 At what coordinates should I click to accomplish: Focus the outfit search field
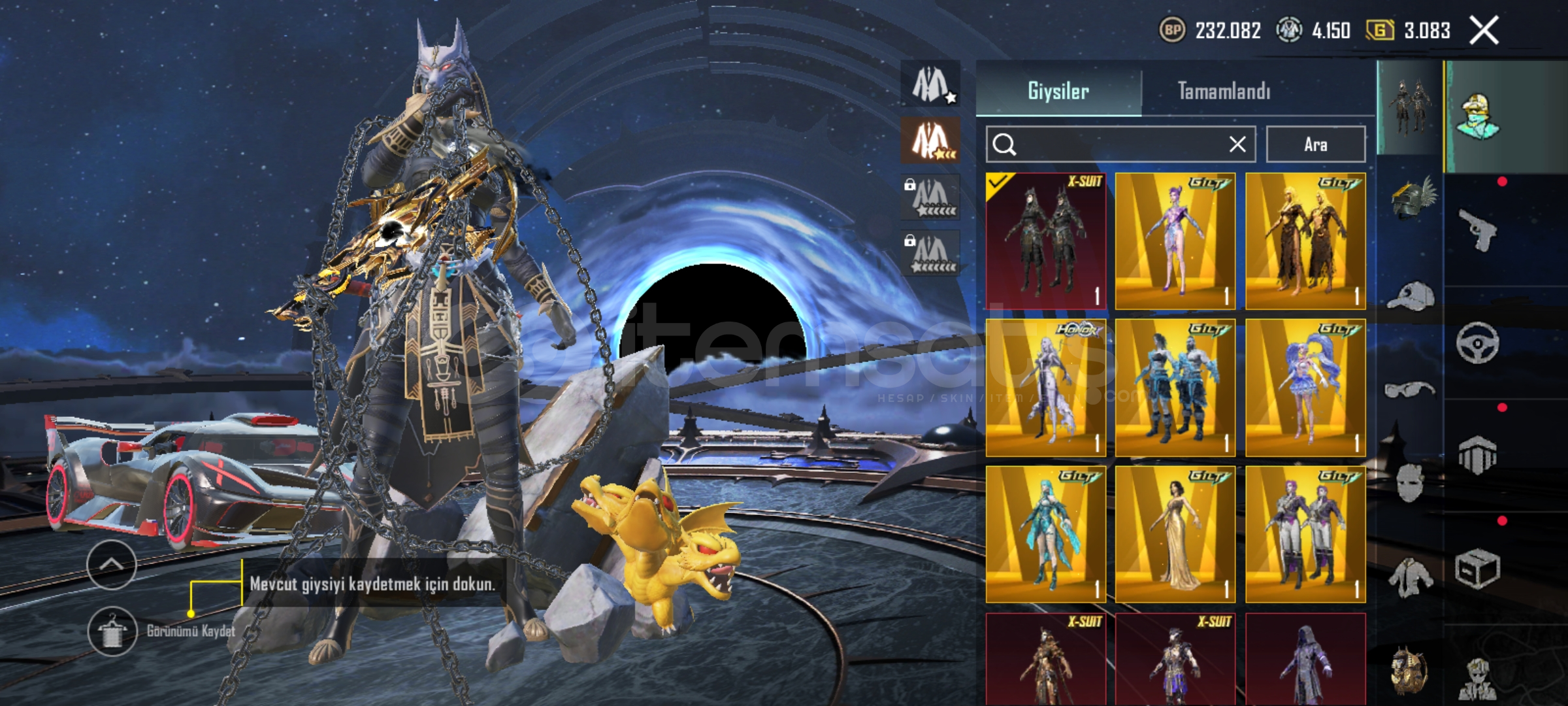click(1111, 144)
